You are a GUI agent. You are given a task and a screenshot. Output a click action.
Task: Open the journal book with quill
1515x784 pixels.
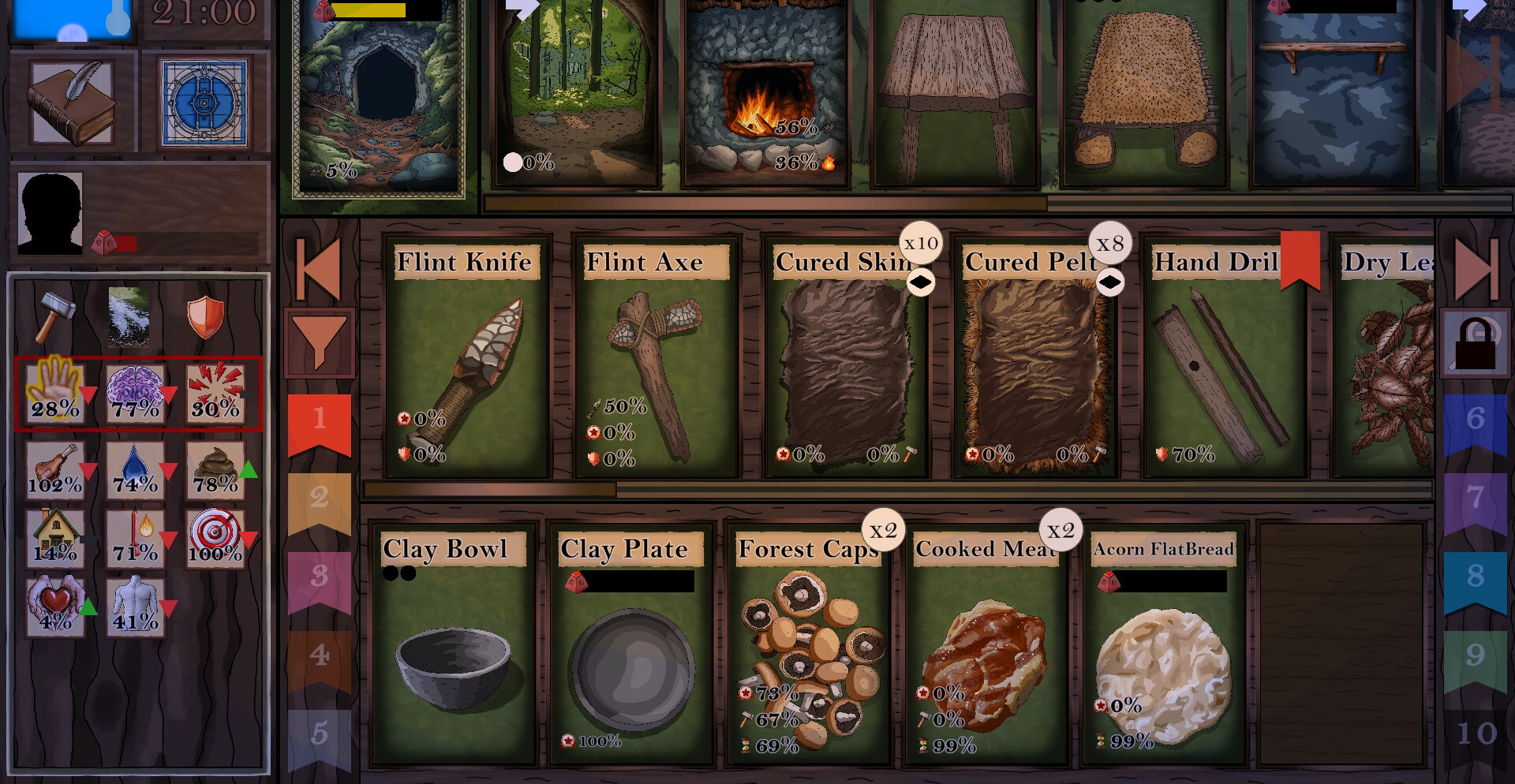tap(73, 103)
